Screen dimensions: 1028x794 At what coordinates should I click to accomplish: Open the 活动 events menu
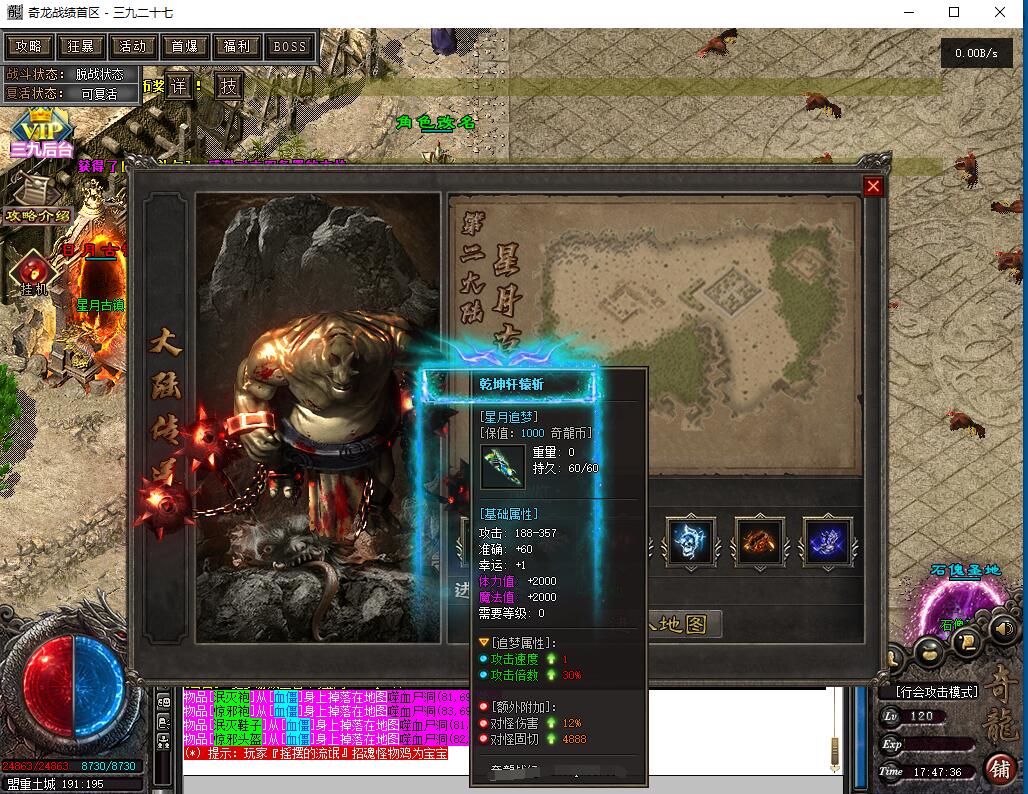(133, 46)
